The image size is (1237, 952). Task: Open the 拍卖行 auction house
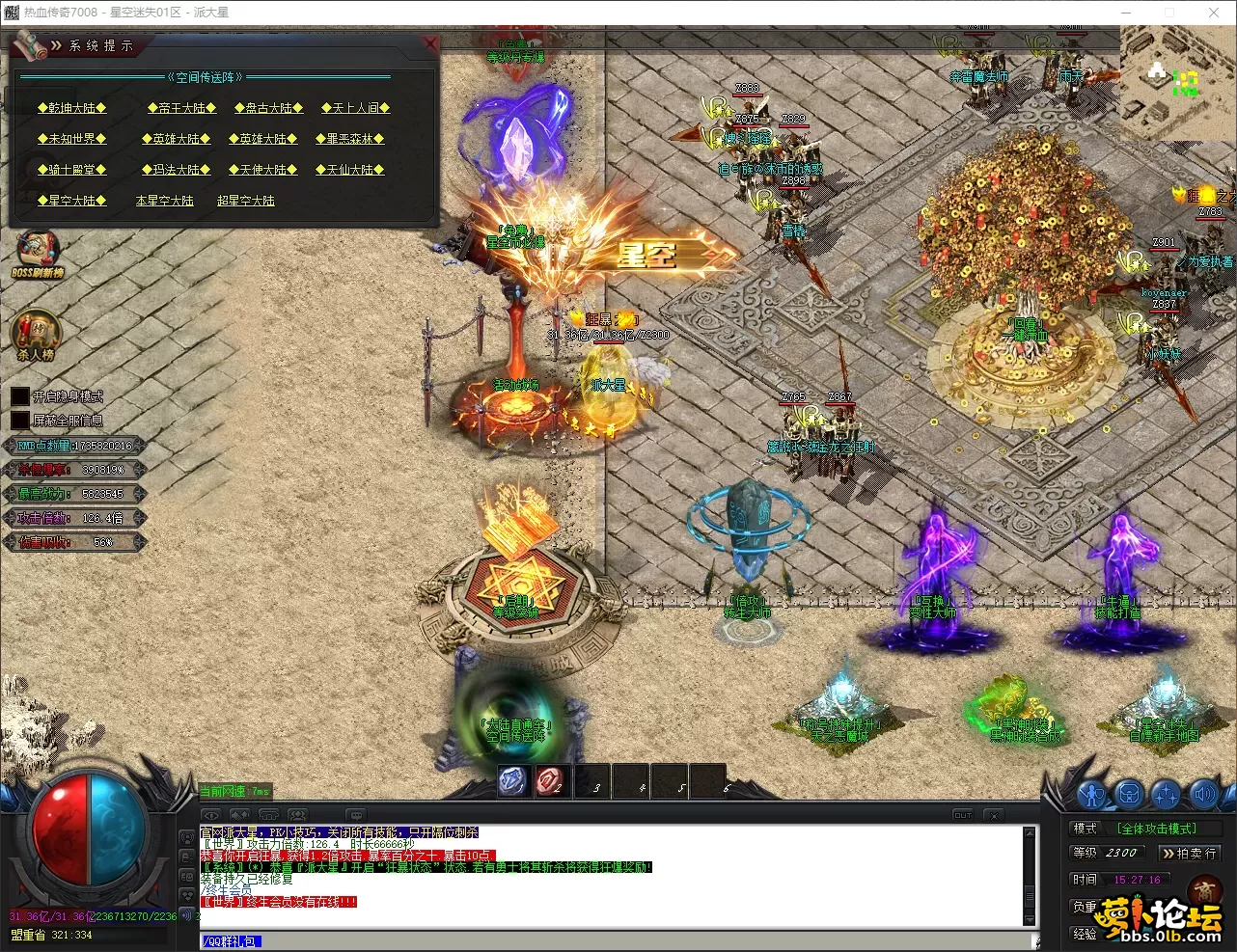click(x=1191, y=854)
